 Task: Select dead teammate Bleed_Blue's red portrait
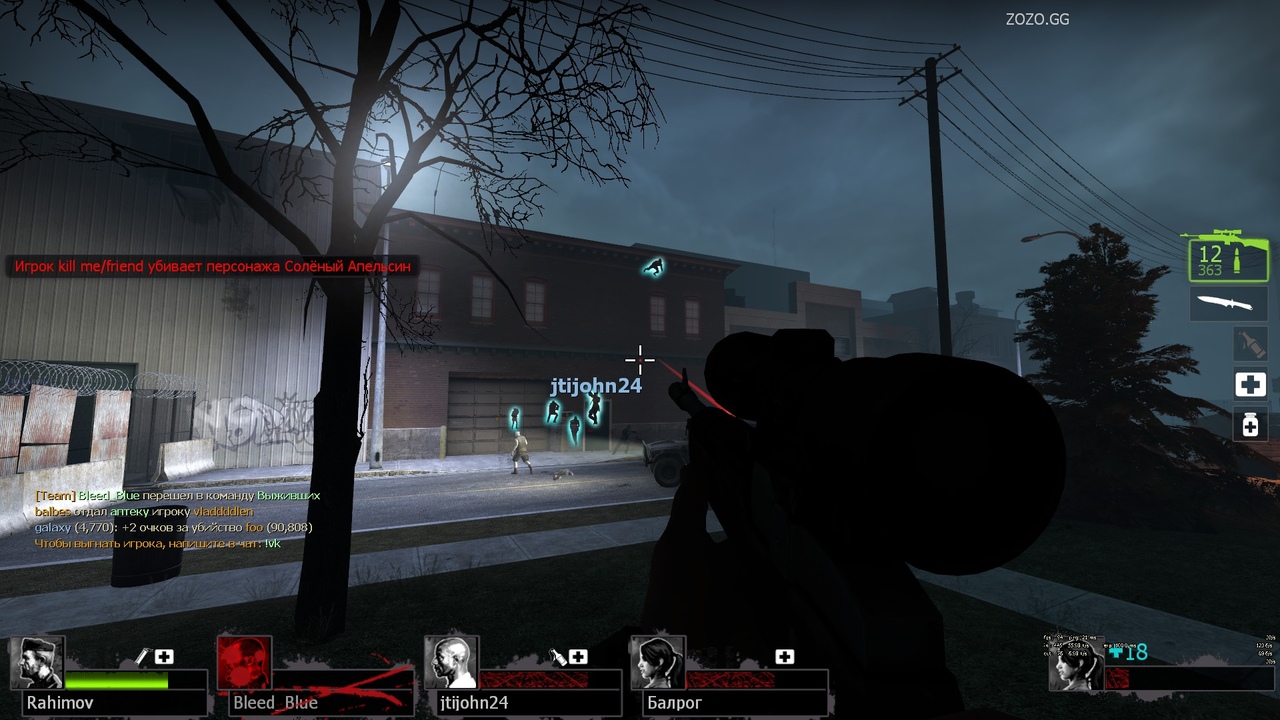pyautogui.click(x=244, y=663)
